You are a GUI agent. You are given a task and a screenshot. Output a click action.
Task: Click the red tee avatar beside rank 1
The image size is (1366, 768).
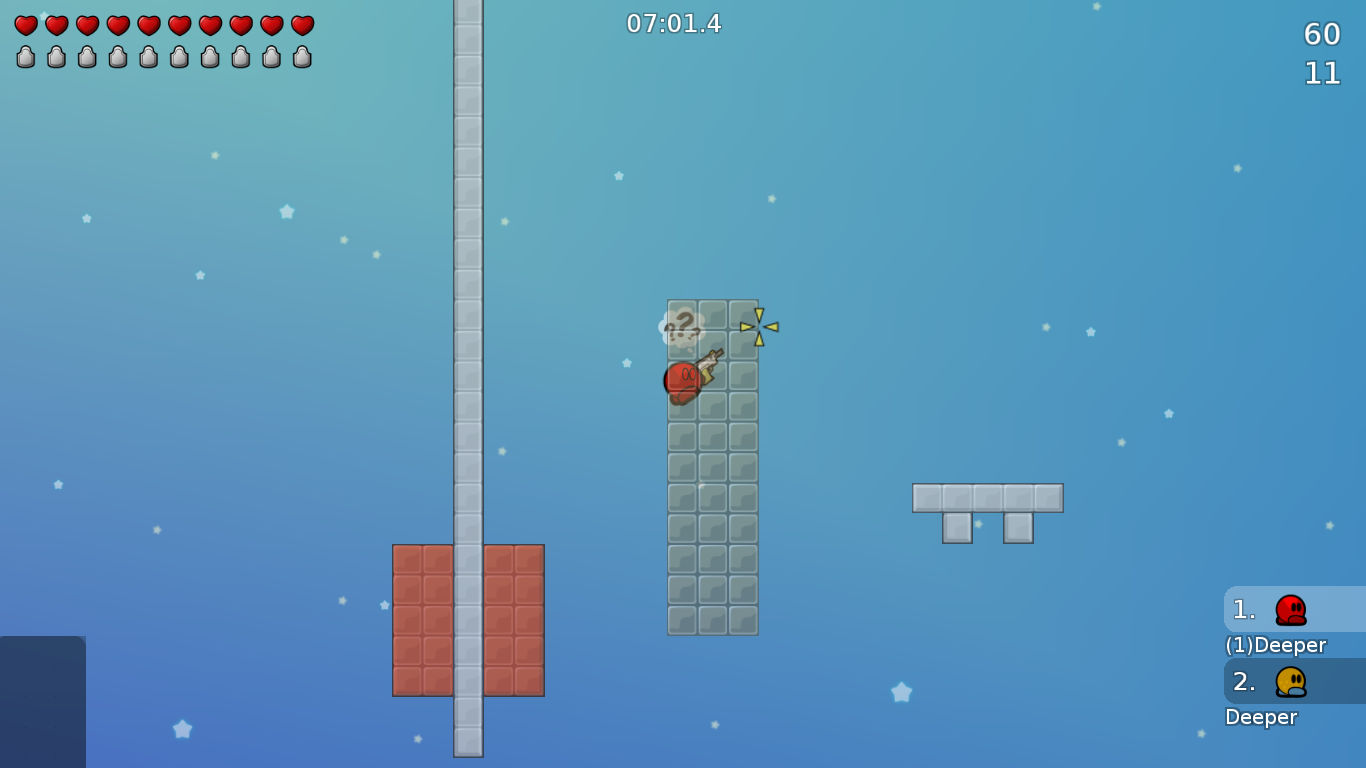(1290, 609)
